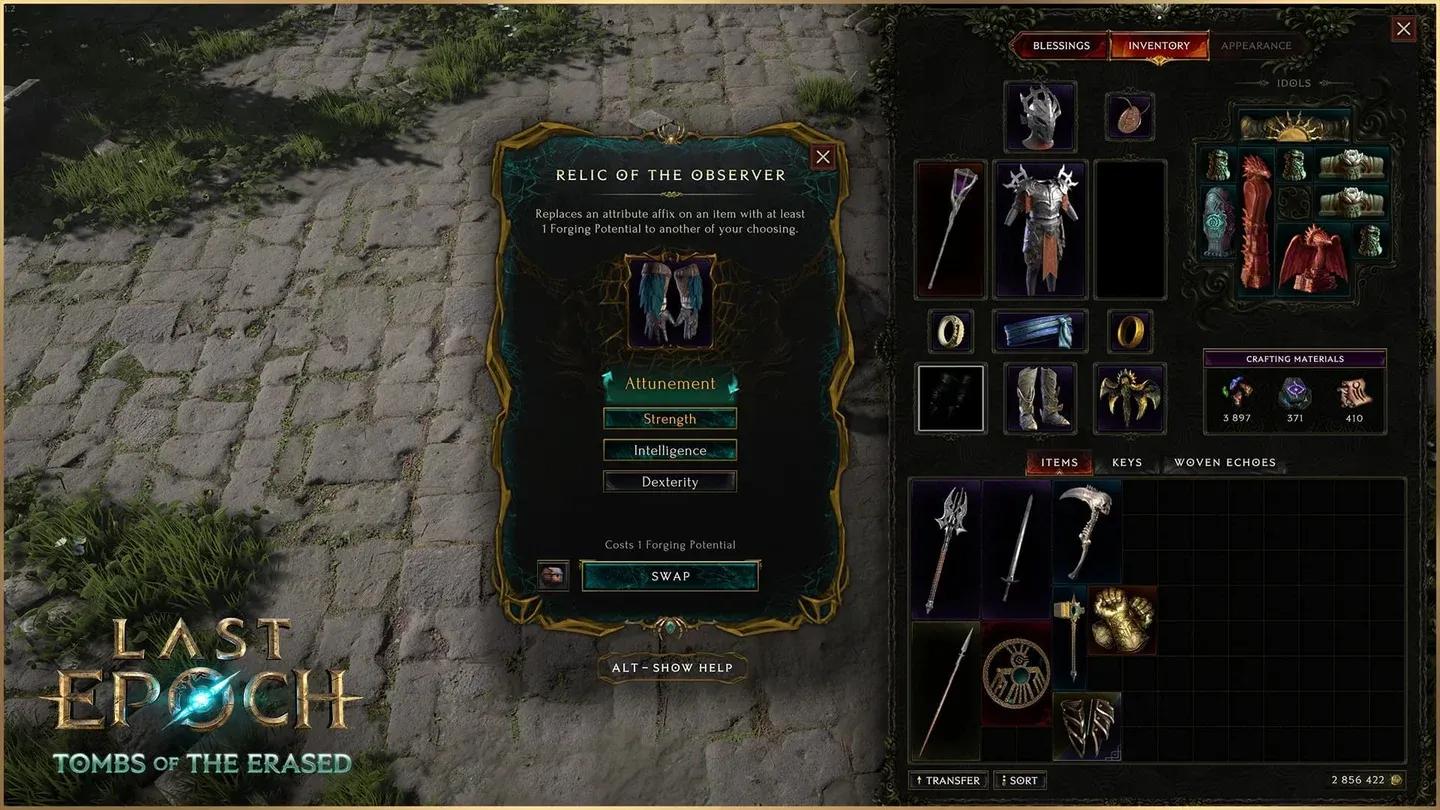Click the equipped helmet slot
1440x810 pixels.
click(x=1039, y=116)
